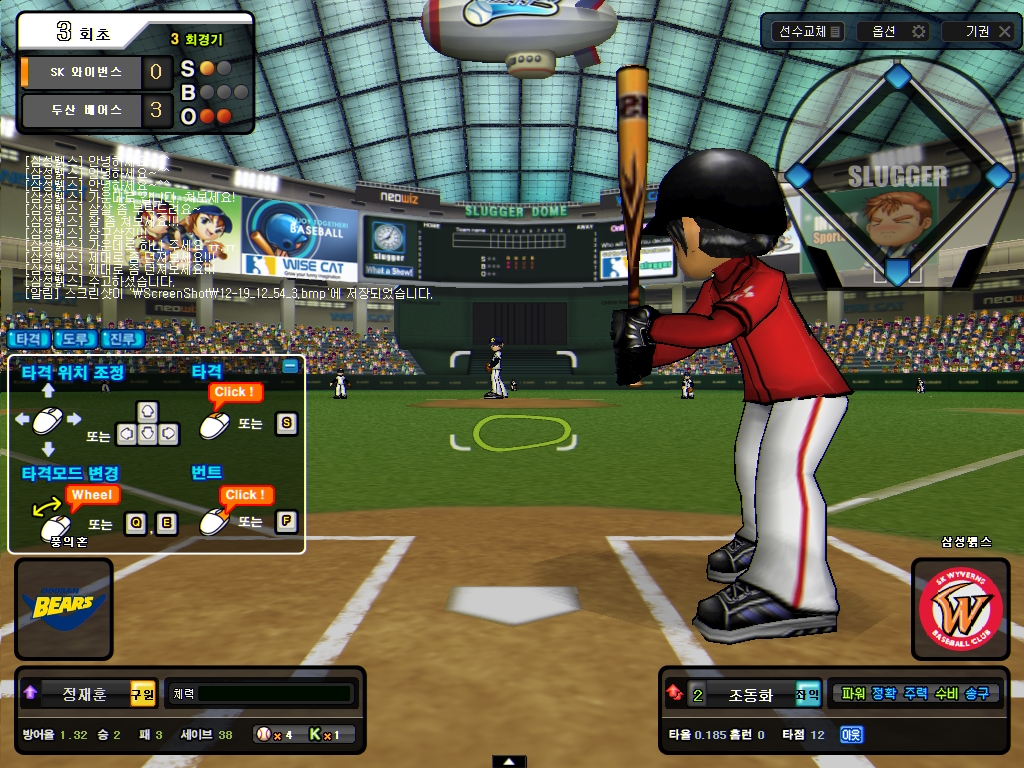This screenshot has width=1024, height=768.
Task: Click the Bears team logo
Action: tap(63, 607)
